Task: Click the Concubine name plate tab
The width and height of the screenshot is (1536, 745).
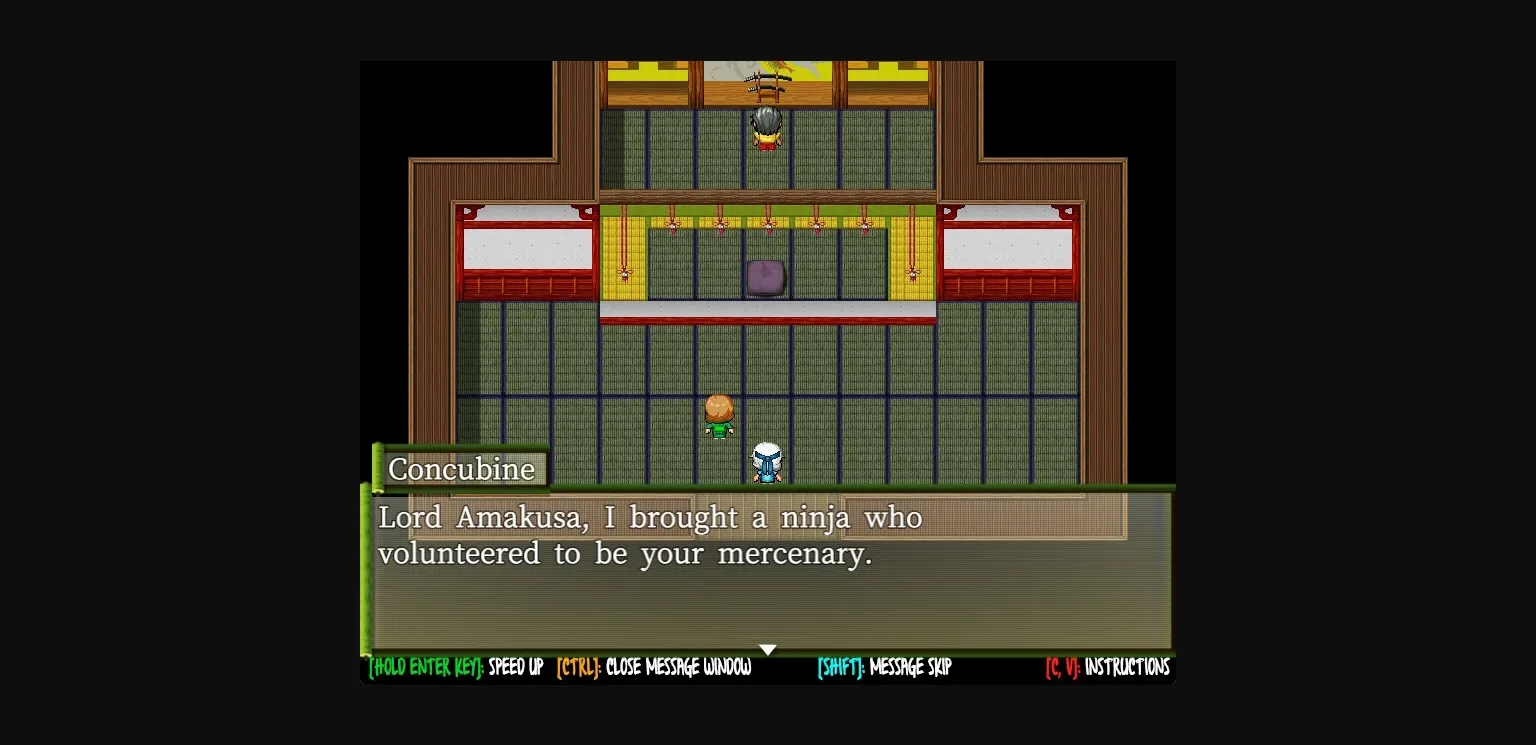Action: coord(463,468)
